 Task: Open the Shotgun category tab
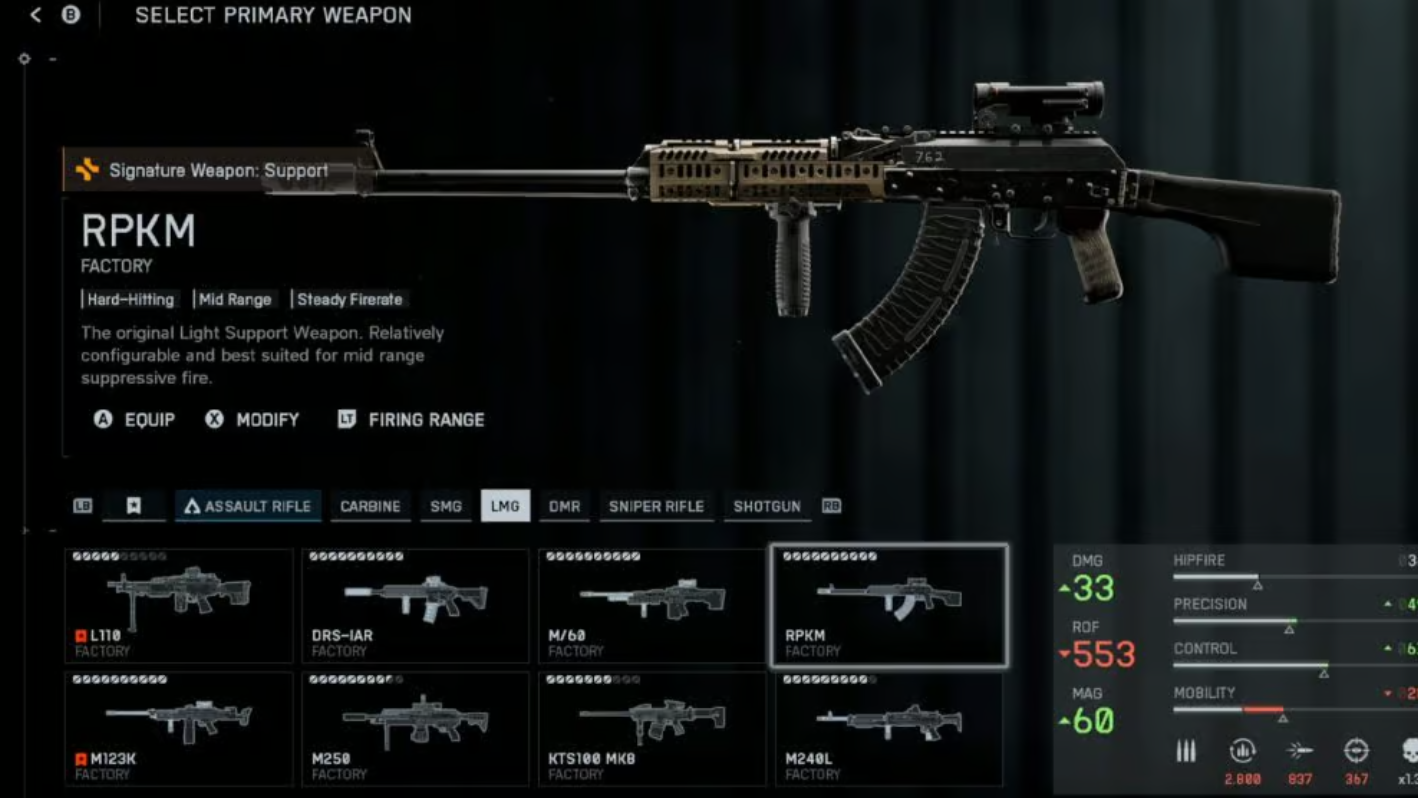pos(767,506)
